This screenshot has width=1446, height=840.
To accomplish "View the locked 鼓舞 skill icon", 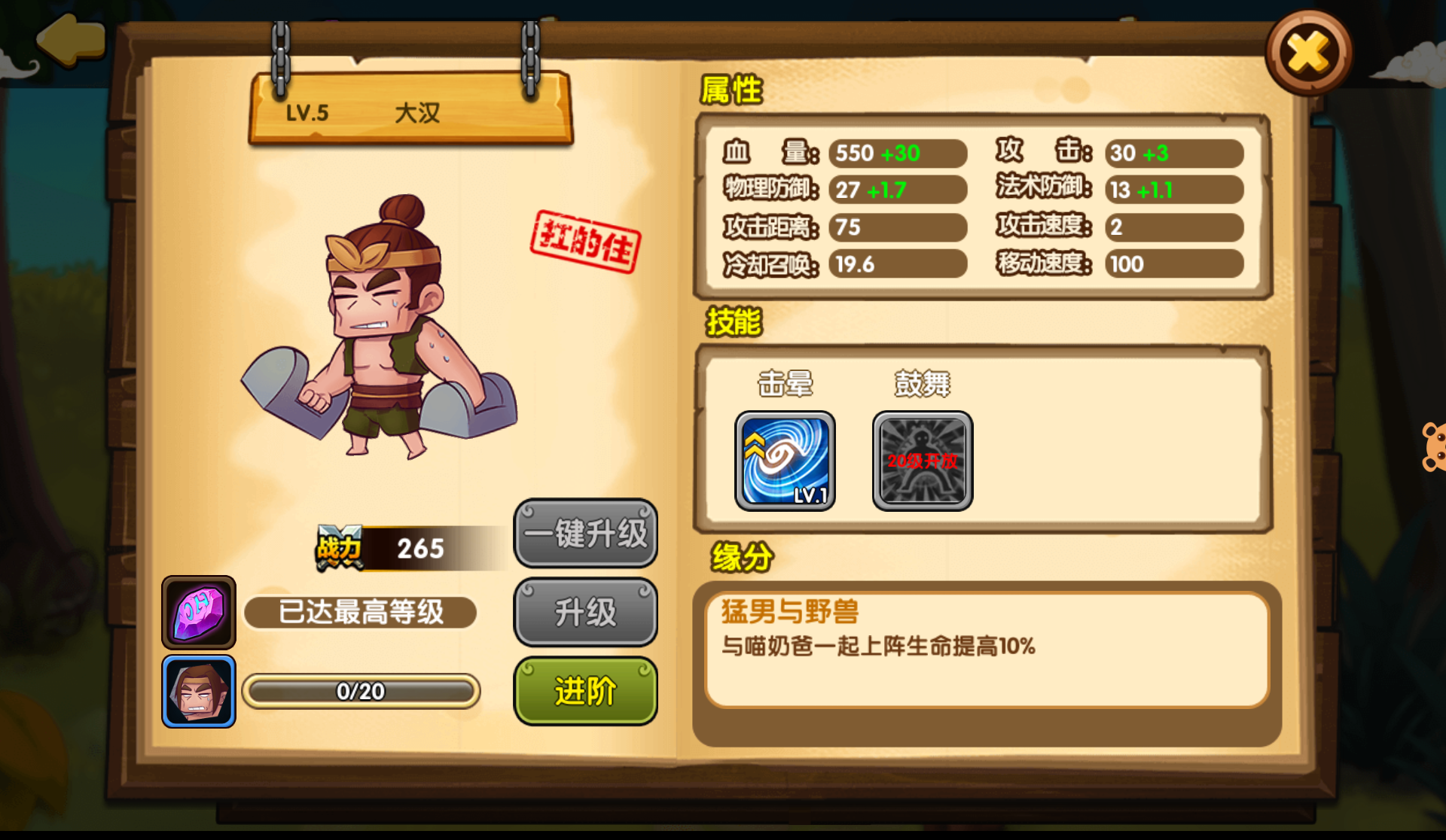I will (x=922, y=461).
